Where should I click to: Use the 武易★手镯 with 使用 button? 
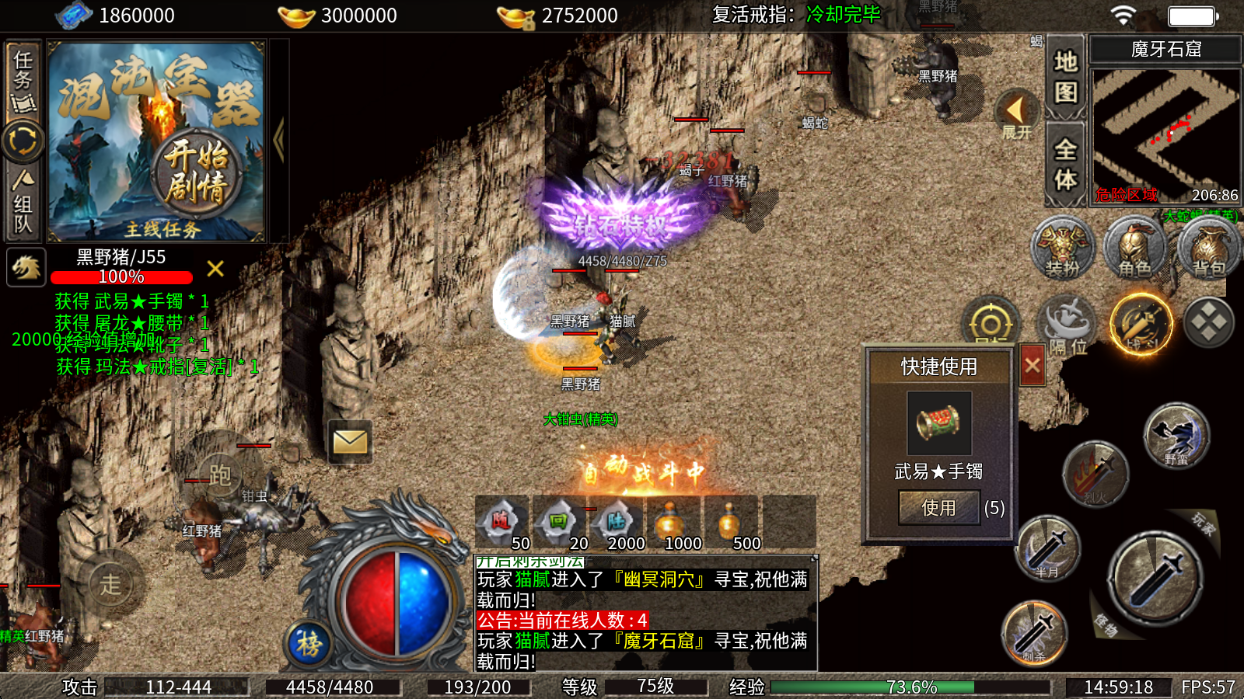pyautogui.click(x=938, y=508)
